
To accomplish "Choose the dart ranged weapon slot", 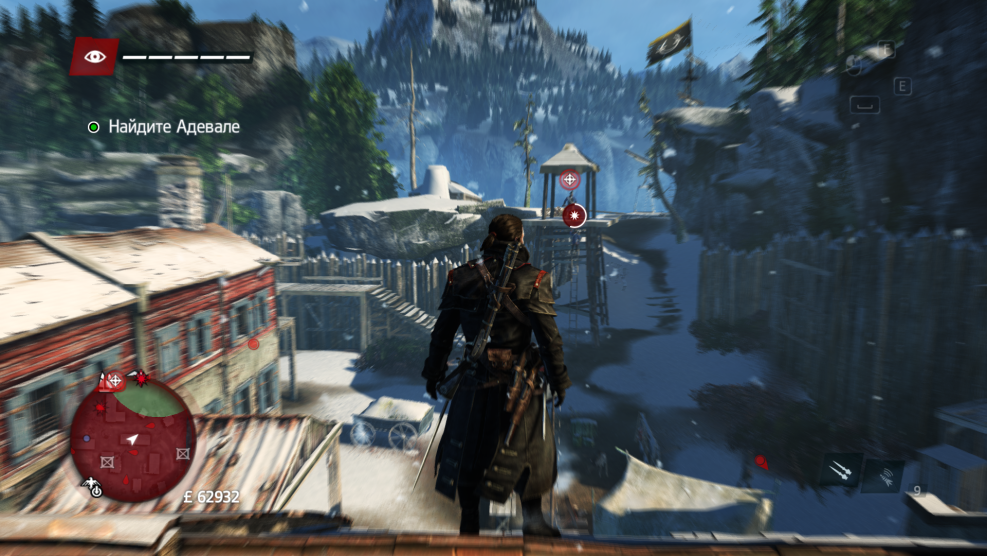I will click(x=883, y=475).
